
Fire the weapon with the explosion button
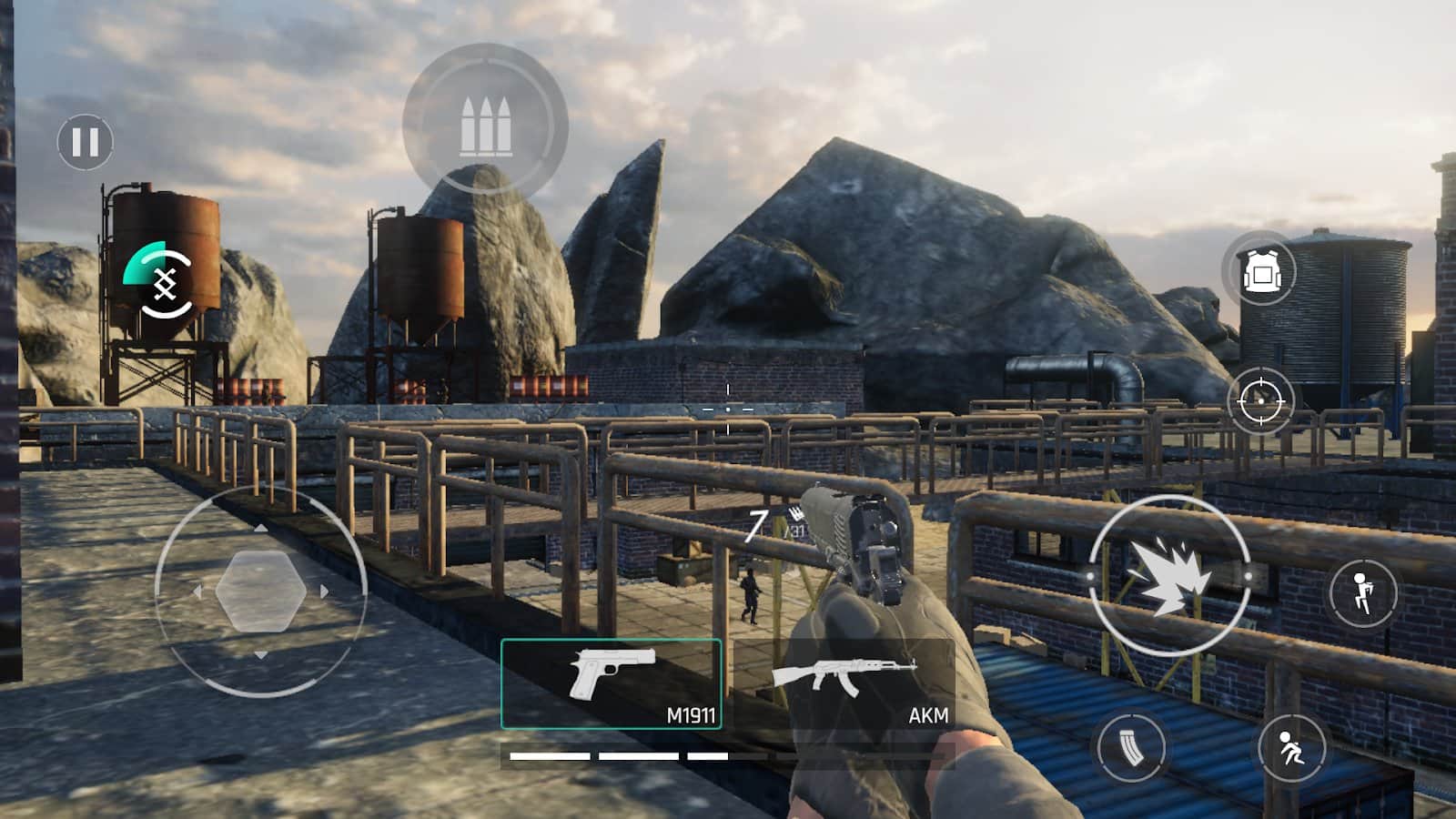[x=1169, y=576]
